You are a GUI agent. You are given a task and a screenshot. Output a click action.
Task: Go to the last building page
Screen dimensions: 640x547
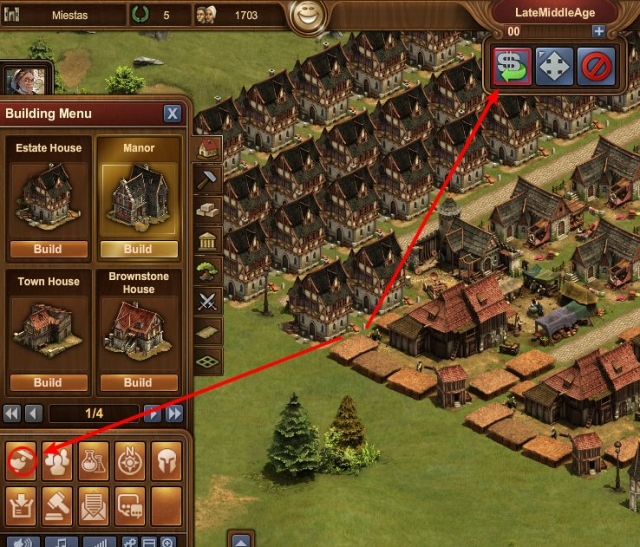pos(175,413)
